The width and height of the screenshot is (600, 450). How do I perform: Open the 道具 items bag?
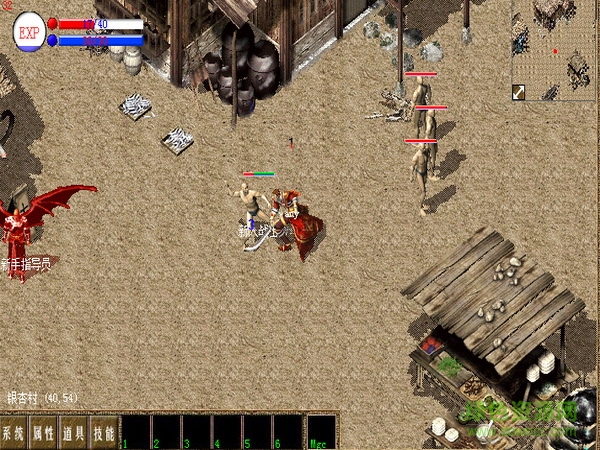click(x=74, y=433)
